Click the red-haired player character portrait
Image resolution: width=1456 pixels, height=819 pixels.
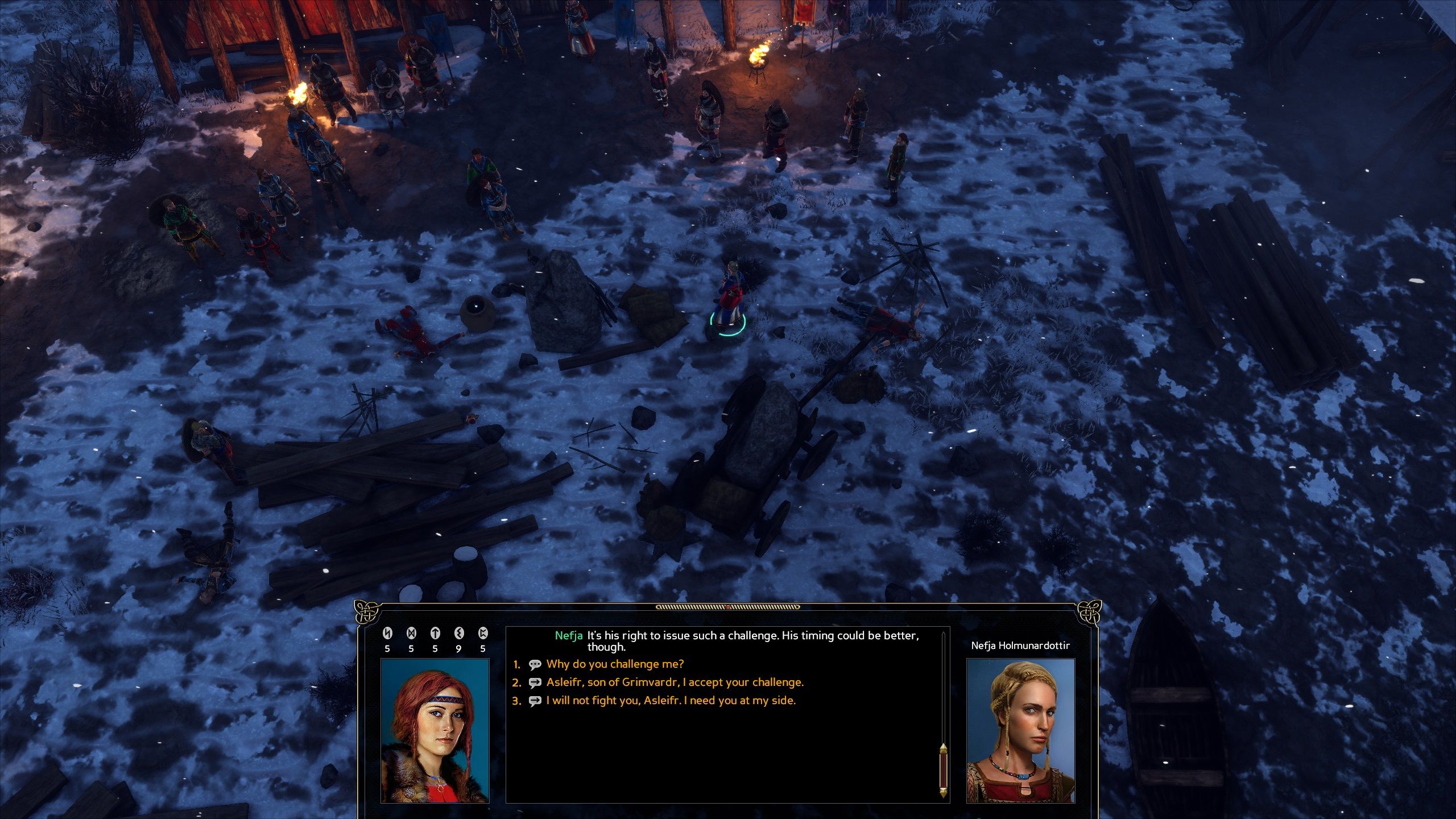pyautogui.click(x=435, y=730)
